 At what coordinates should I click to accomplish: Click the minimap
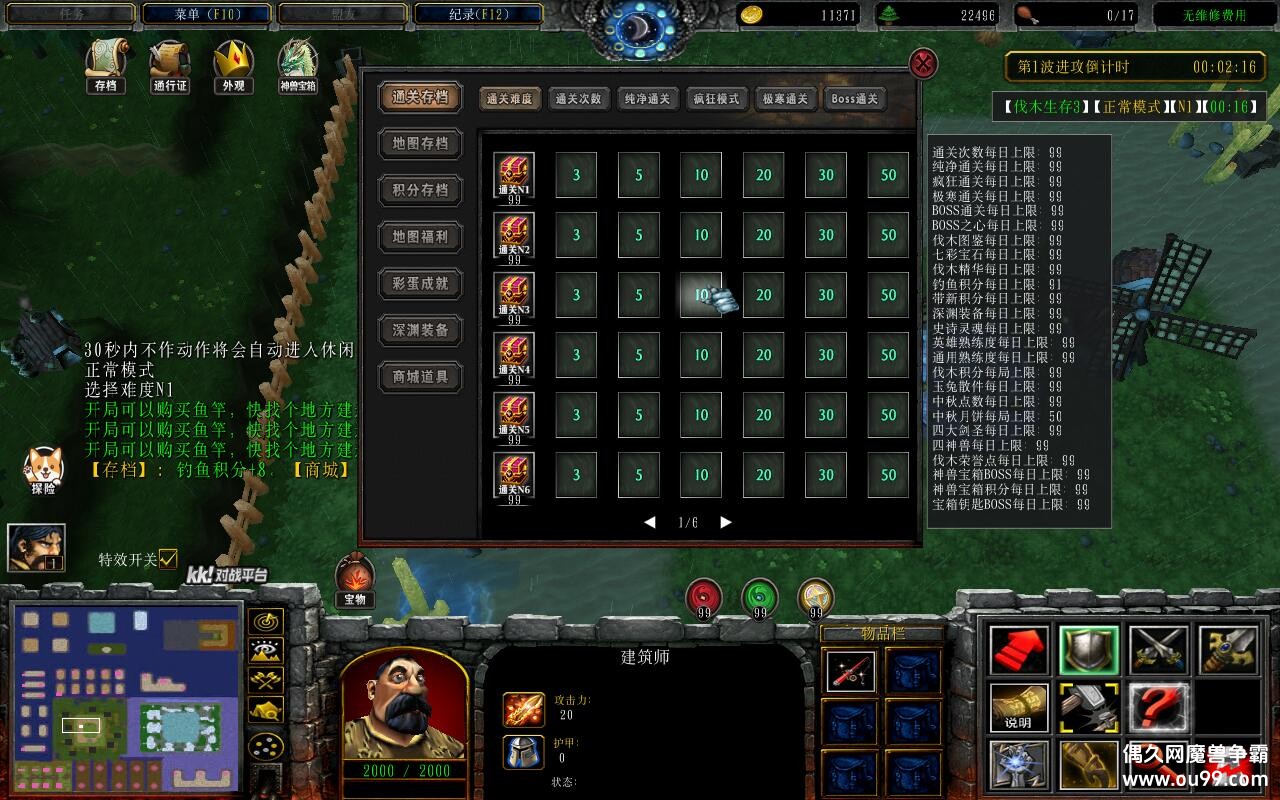126,697
